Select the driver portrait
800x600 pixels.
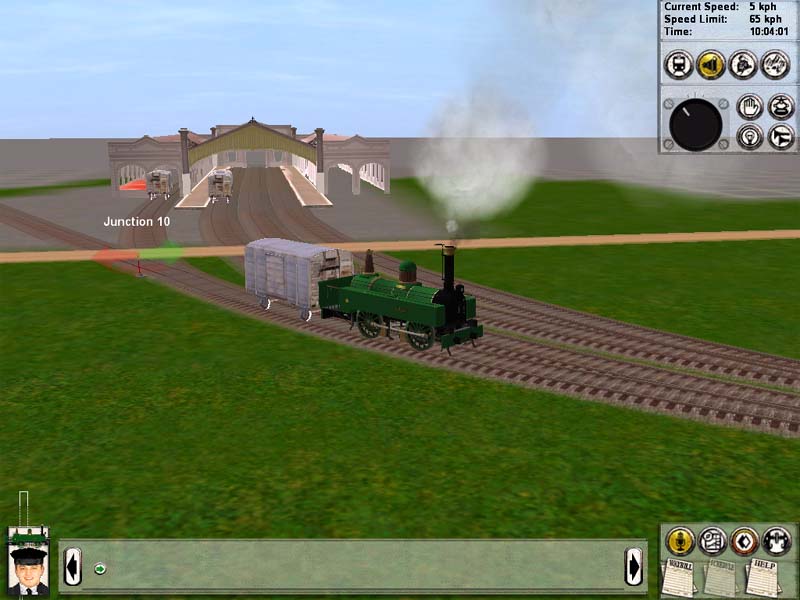pos(27,570)
